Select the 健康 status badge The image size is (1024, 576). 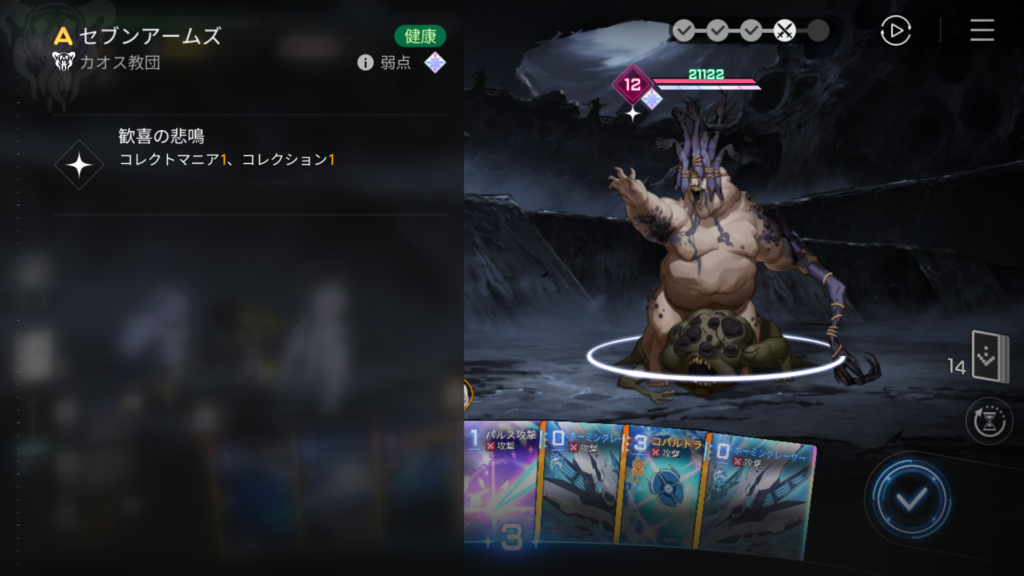pos(420,36)
